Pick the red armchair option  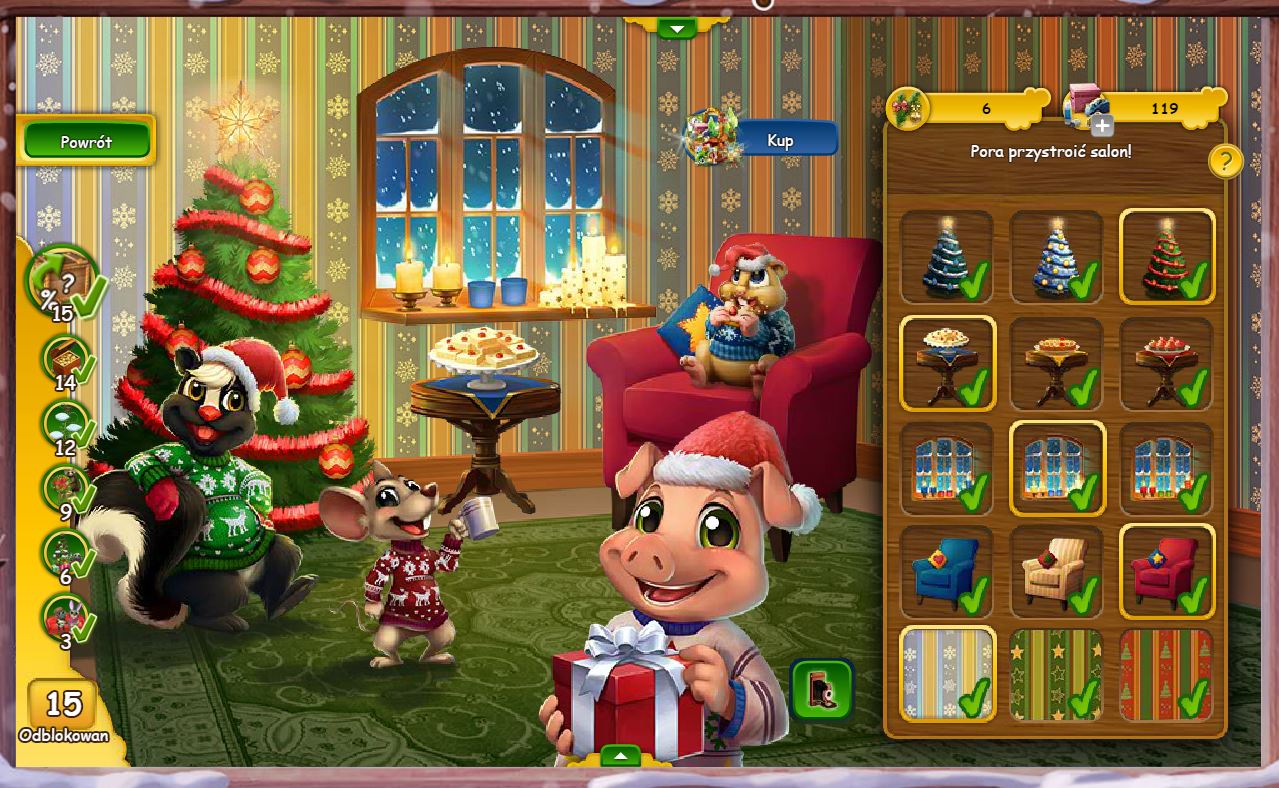click(1166, 572)
